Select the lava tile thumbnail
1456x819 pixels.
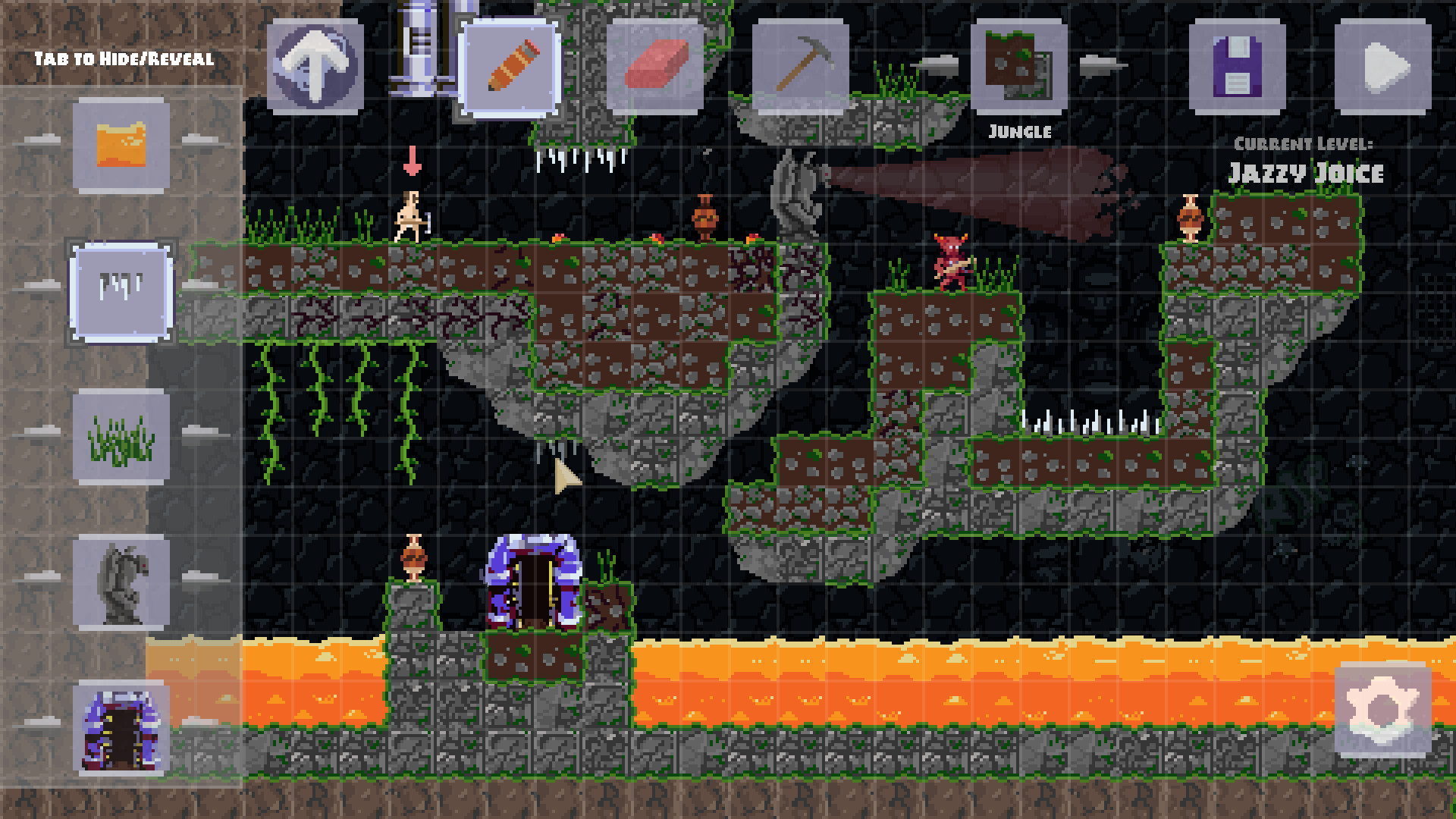pyautogui.click(x=121, y=144)
